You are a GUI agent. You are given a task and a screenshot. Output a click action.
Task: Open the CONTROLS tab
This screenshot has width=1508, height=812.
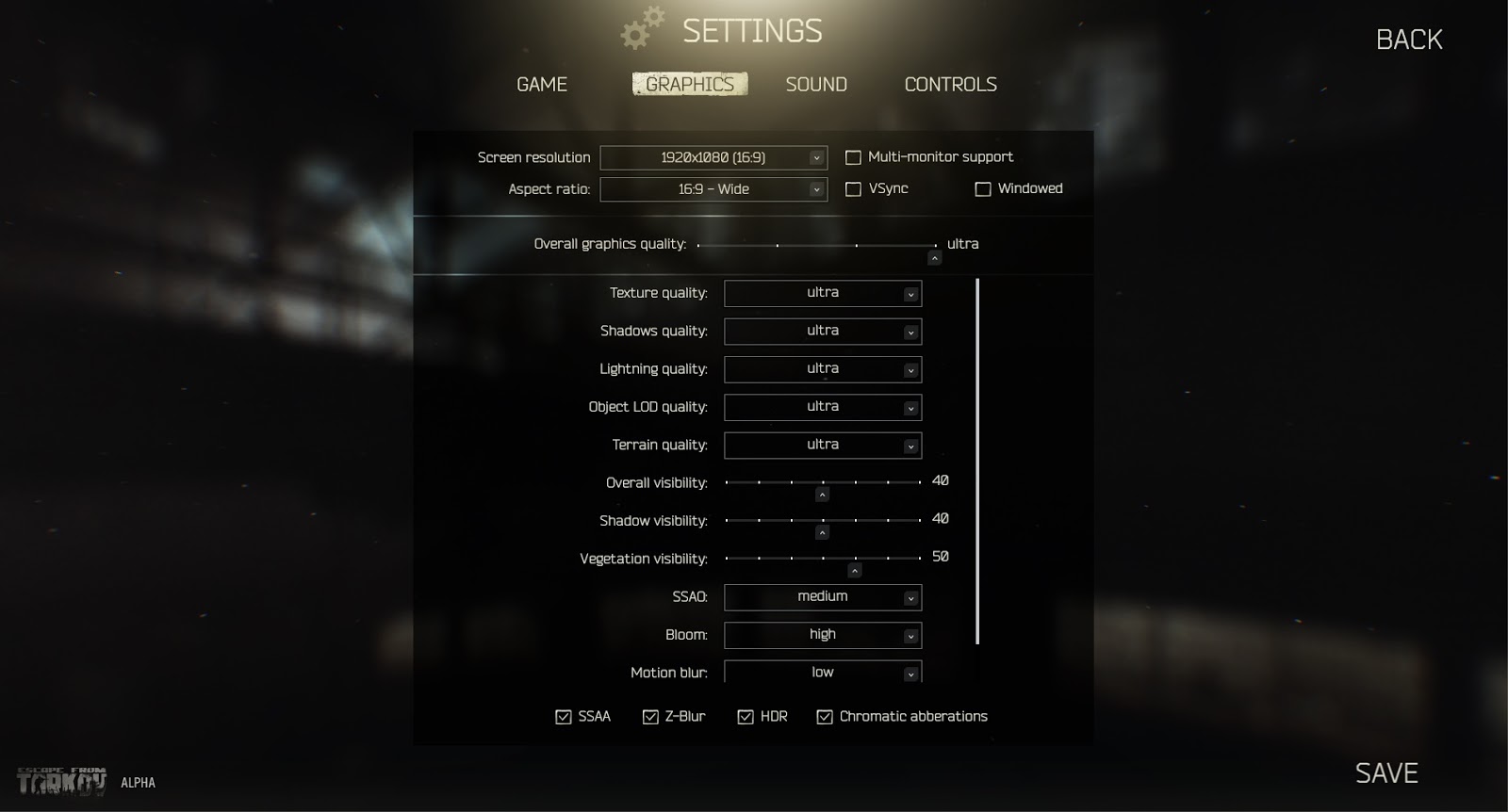click(x=950, y=84)
